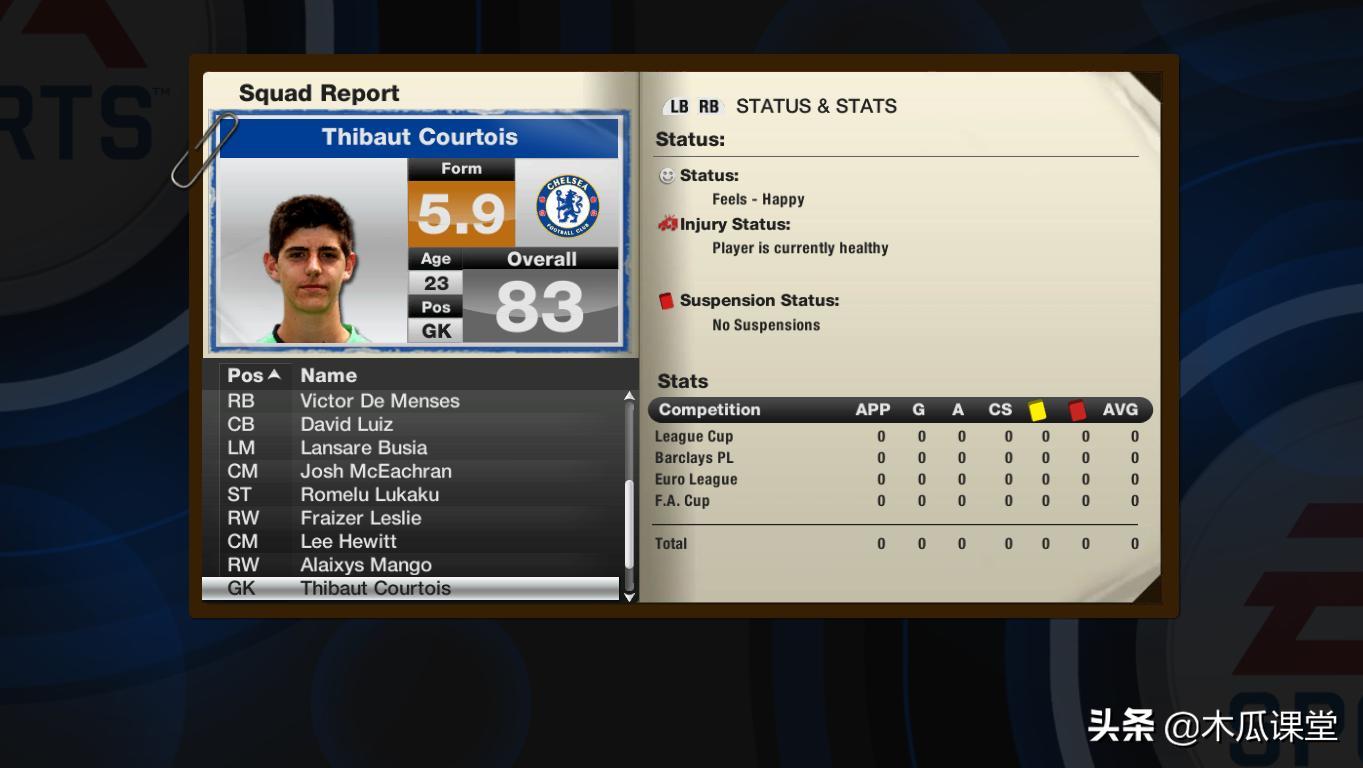The image size is (1363, 768).
Task: Sort squad list by Pos column
Action: (253, 376)
